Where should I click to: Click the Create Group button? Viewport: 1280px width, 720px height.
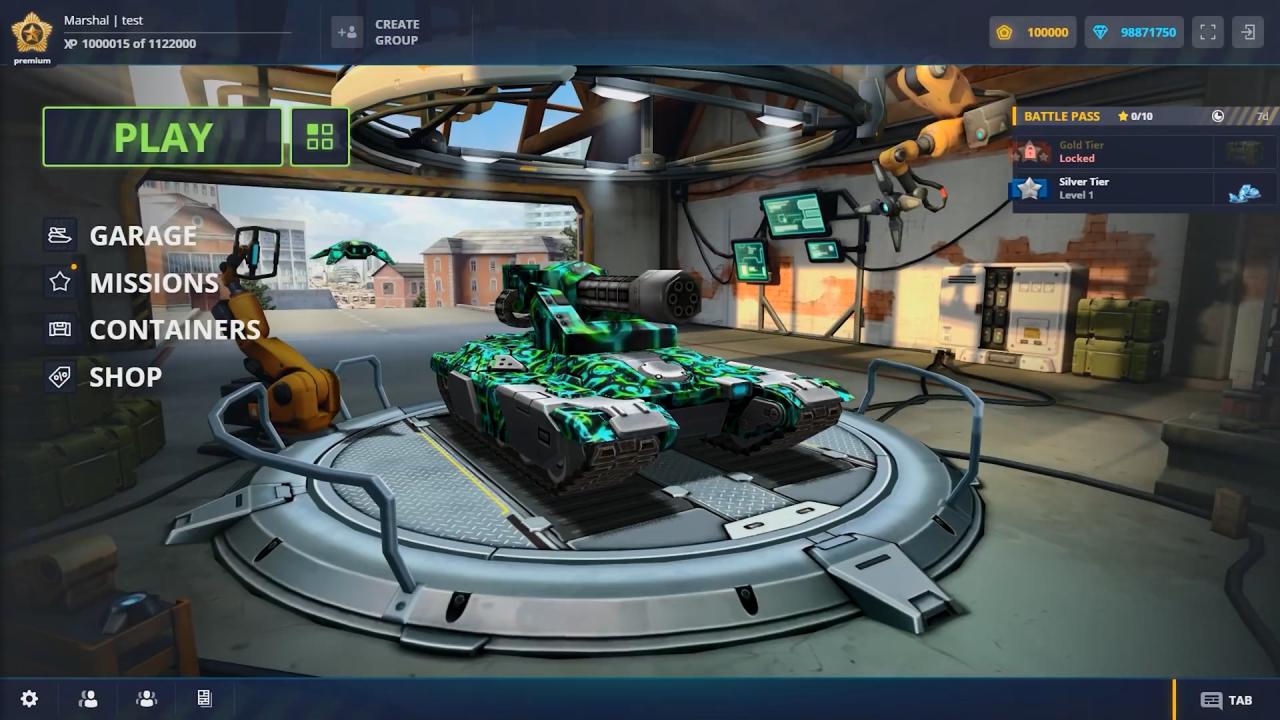click(376, 32)
